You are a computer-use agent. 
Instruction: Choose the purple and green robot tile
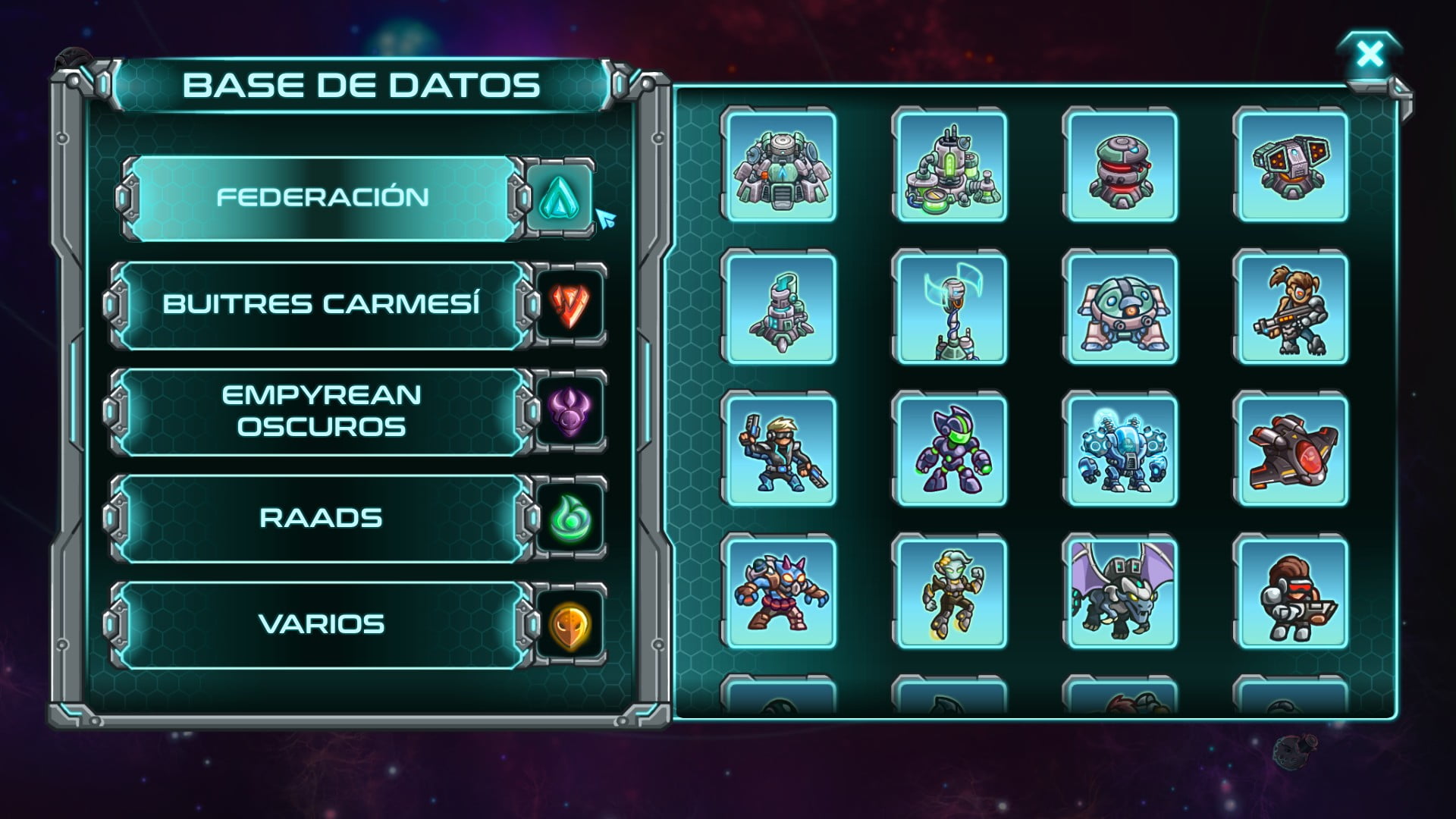[949, 450]
